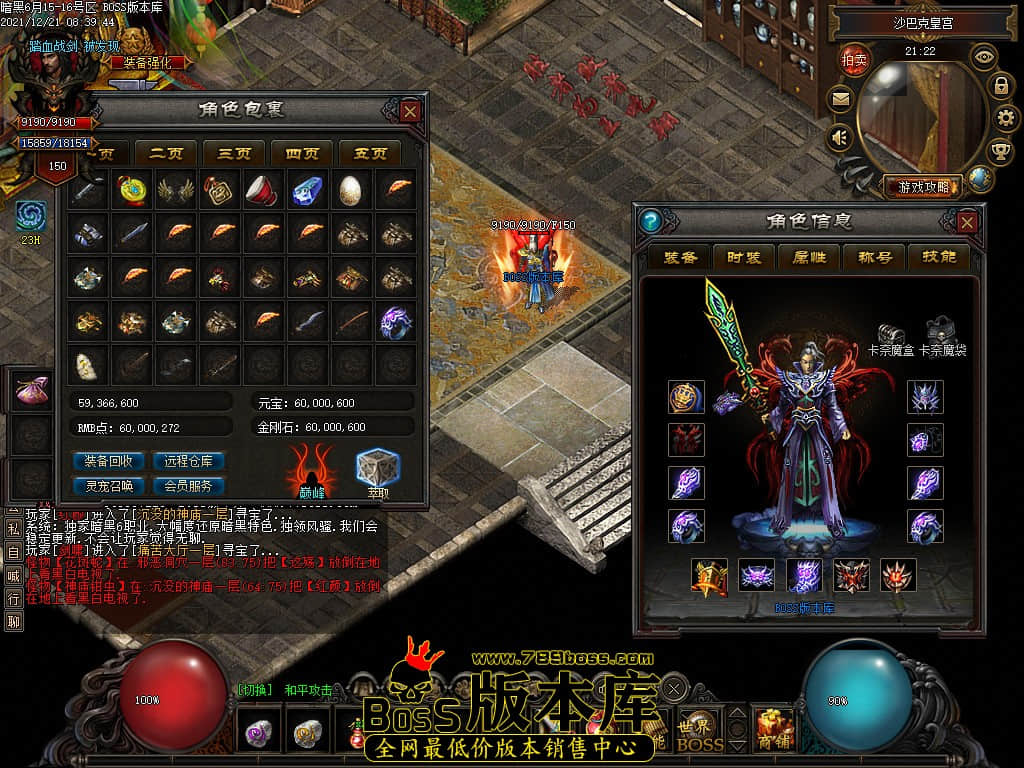1024x768 pixels.
Task: Click the 装备回收 equipment recycle button
Action: click(x=108, y=461)
